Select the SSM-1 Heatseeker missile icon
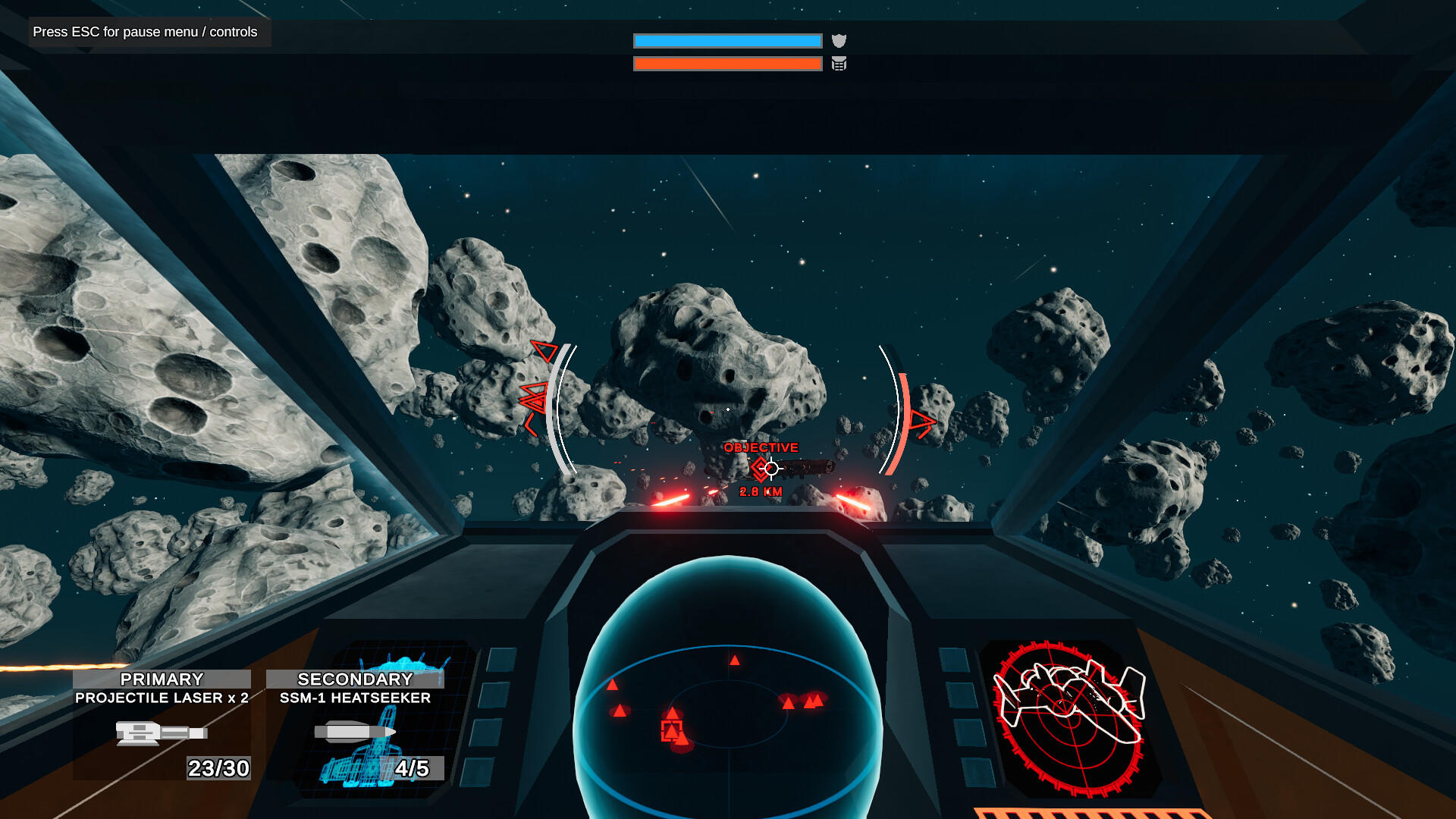The width and height of the screenshot is (1456, 819). (353, 730)
